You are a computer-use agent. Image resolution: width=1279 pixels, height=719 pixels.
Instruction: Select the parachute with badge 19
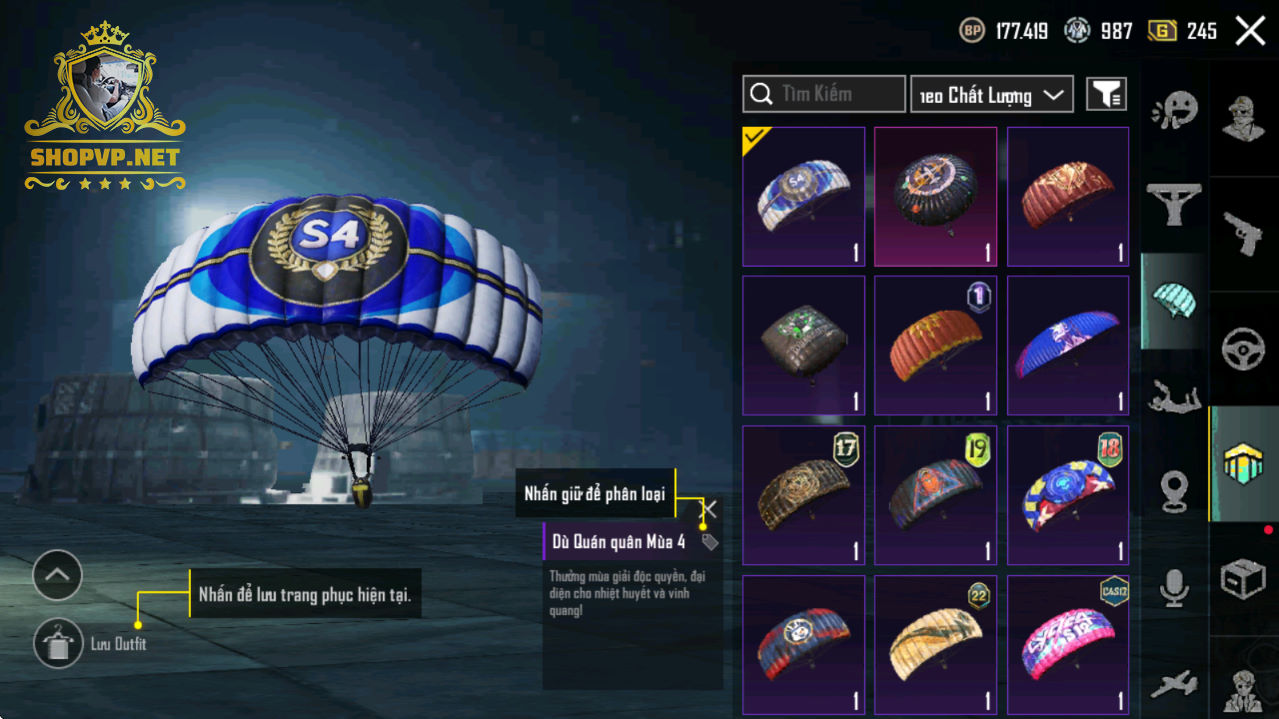coord(935,495)
